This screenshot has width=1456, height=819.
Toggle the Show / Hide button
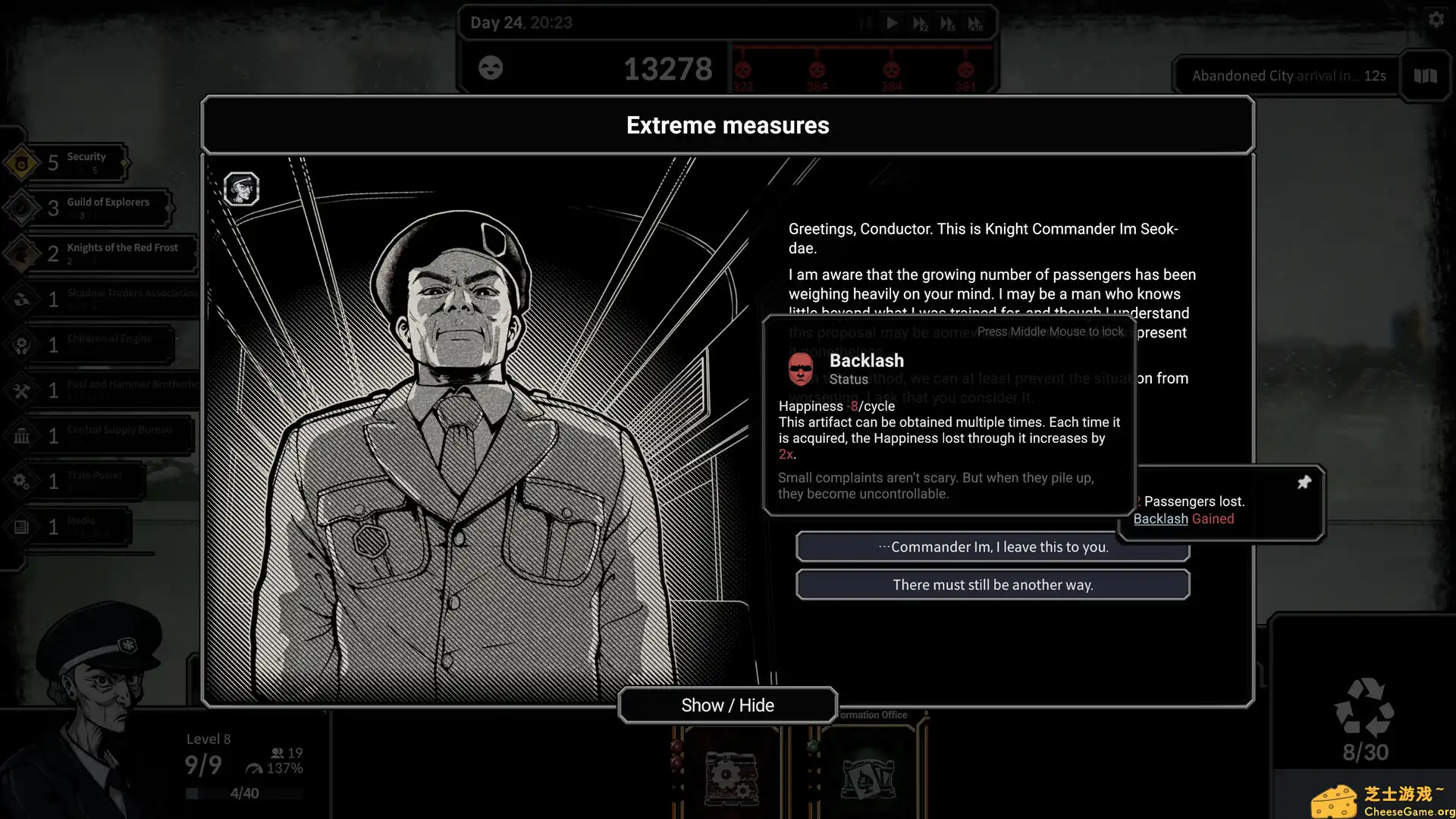pos(727,705)
